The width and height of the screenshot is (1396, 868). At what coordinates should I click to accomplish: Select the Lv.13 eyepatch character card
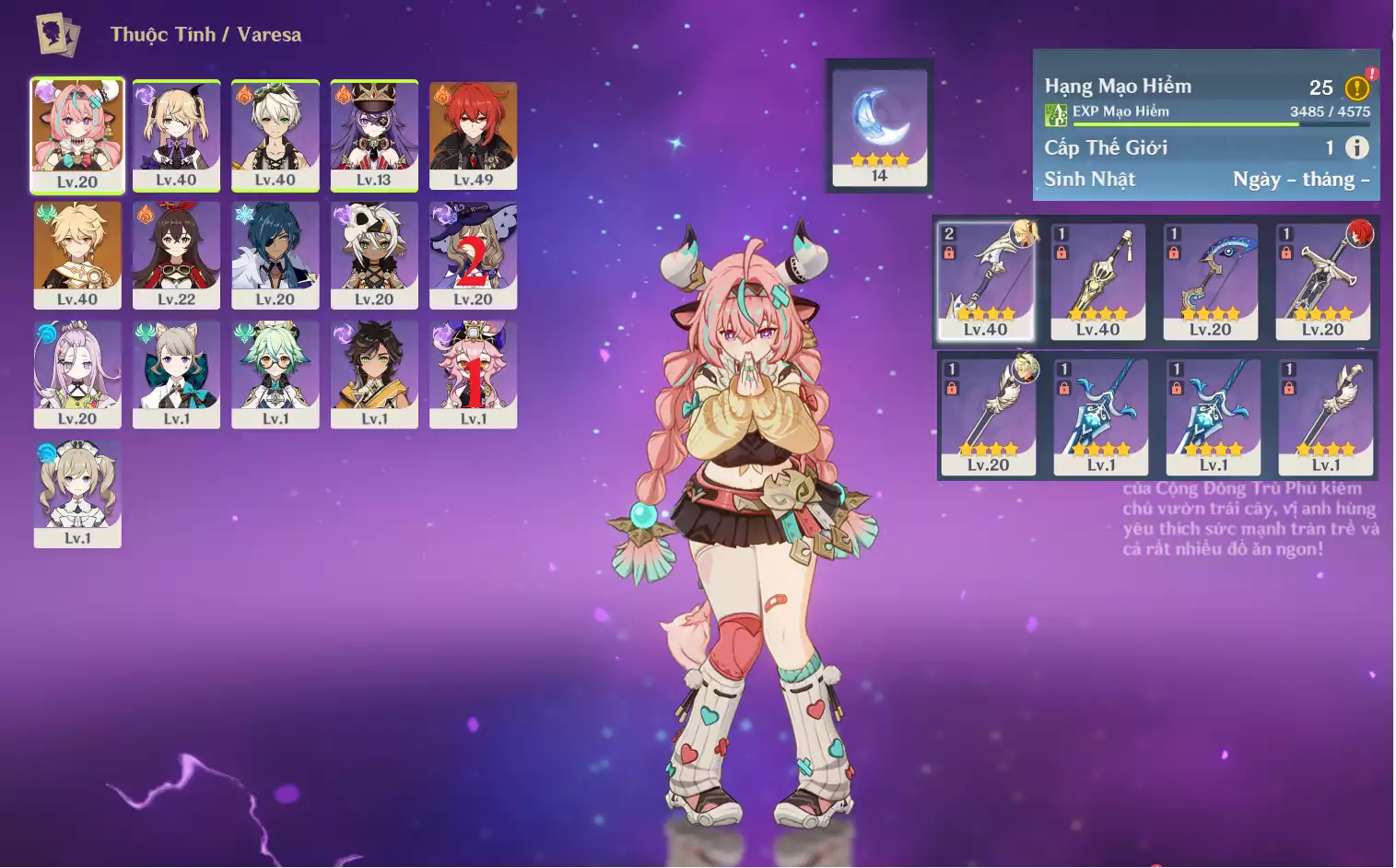(374, 135)
